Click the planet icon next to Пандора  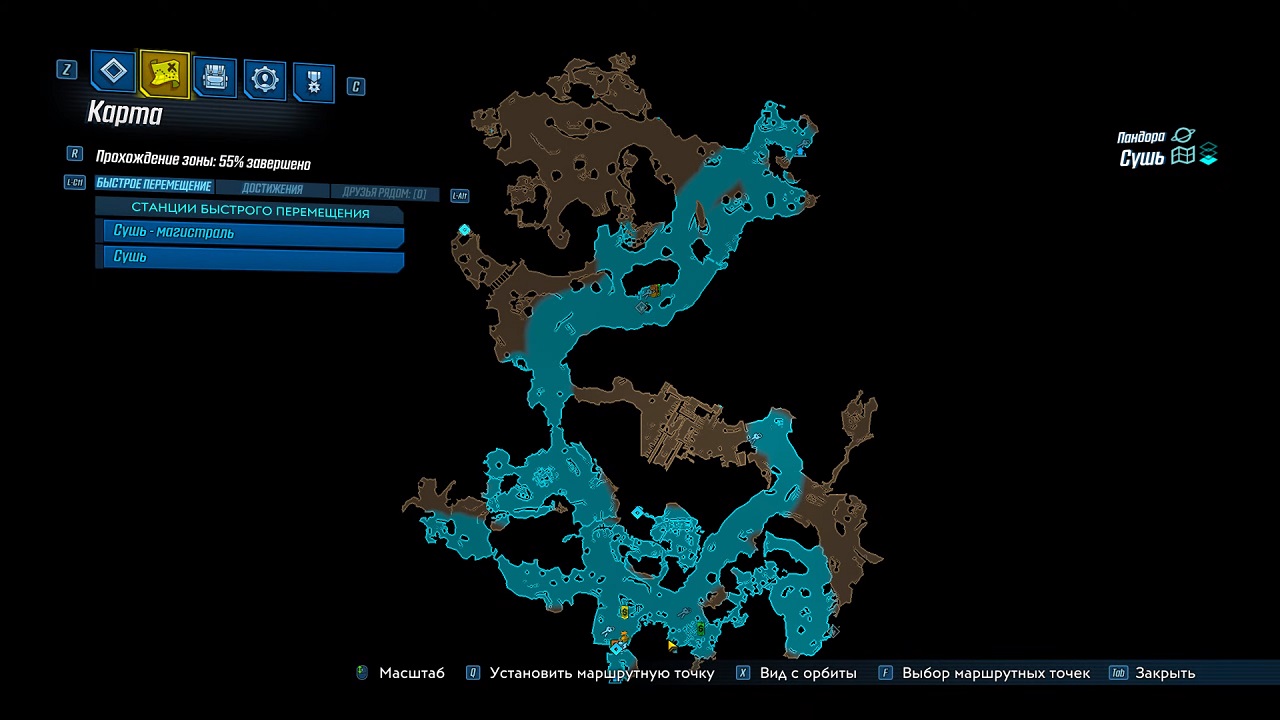(1183, 134)
